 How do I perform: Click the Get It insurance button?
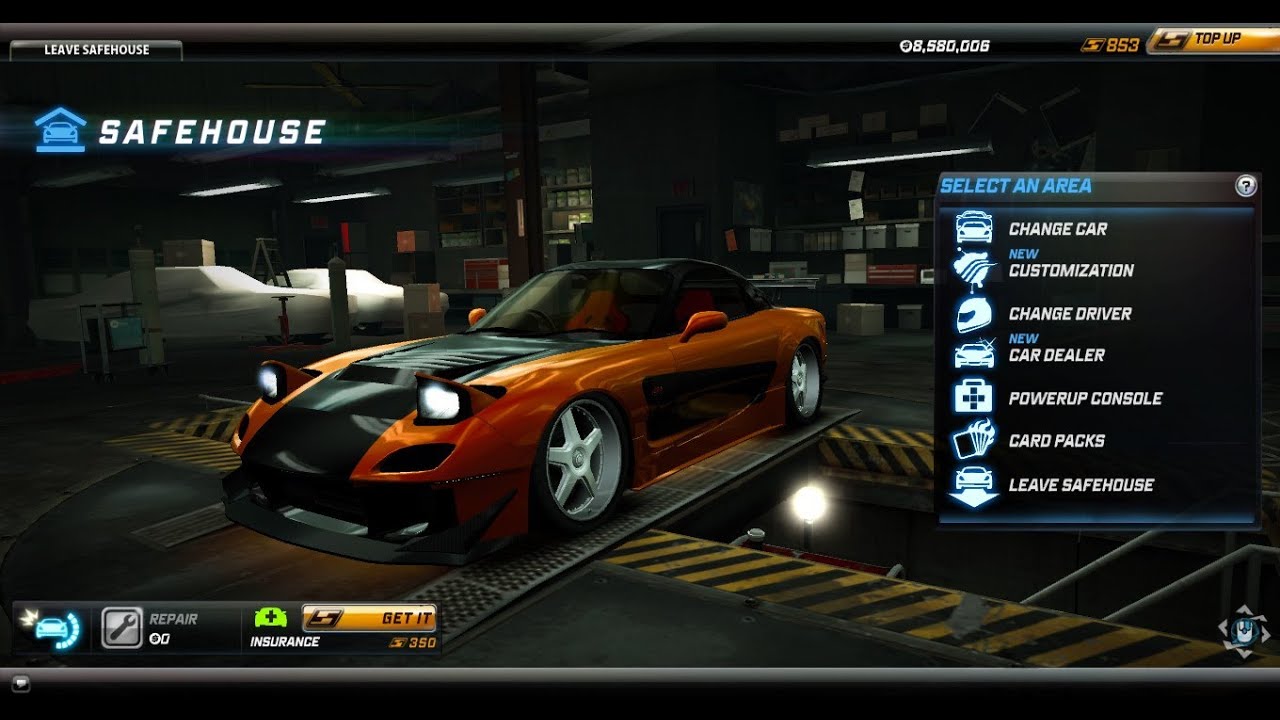click(x=369, y=618)
